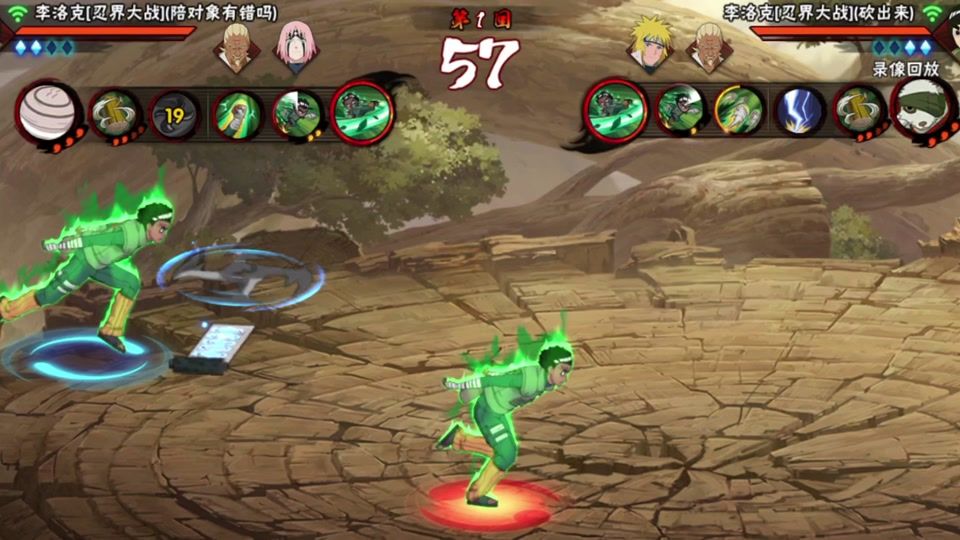Activate the scroll skill beside the panda summon
This screenshot has height=540, width=960.
[859, 110]
